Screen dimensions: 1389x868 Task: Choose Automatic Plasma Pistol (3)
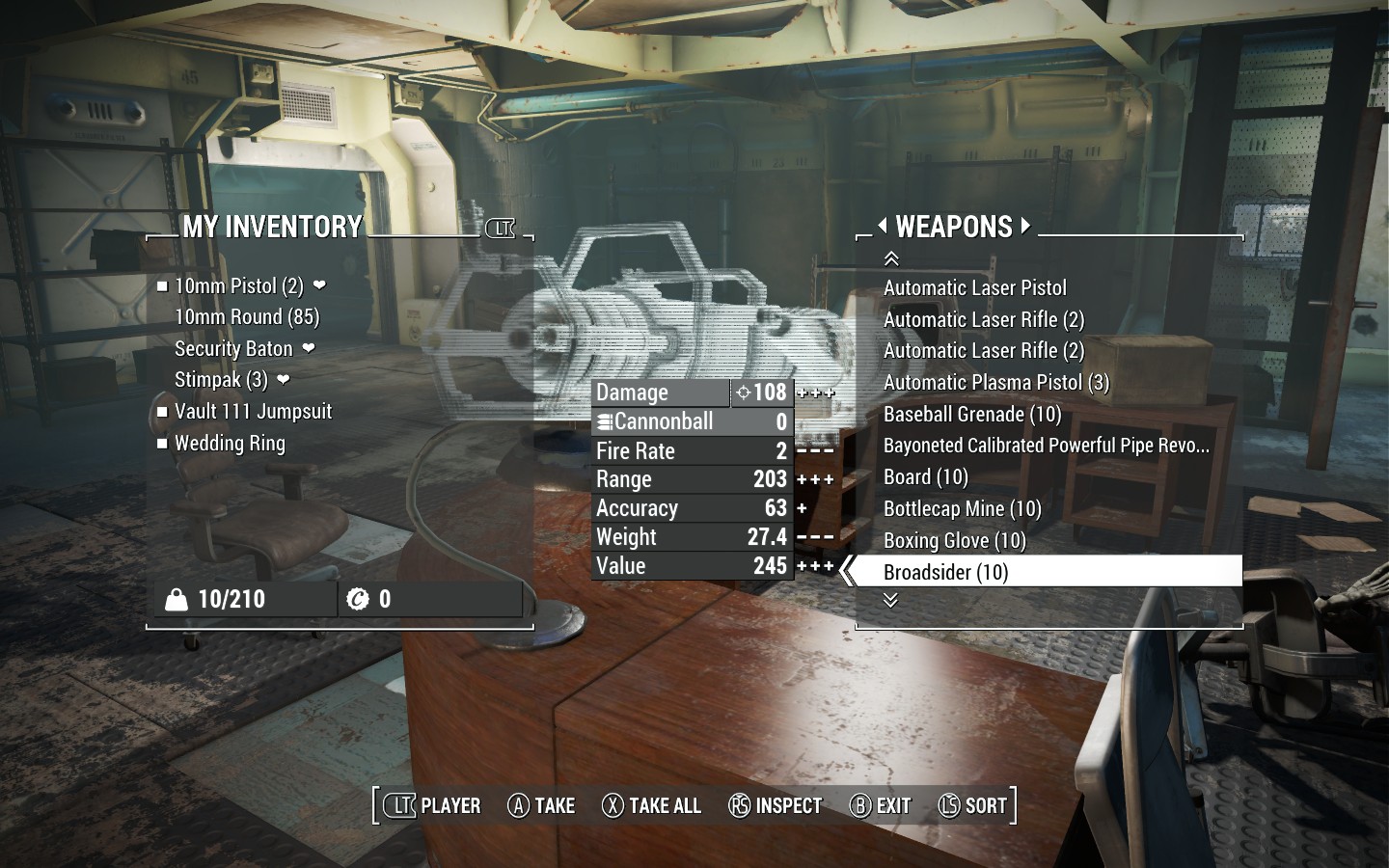(x=995, y=383)
